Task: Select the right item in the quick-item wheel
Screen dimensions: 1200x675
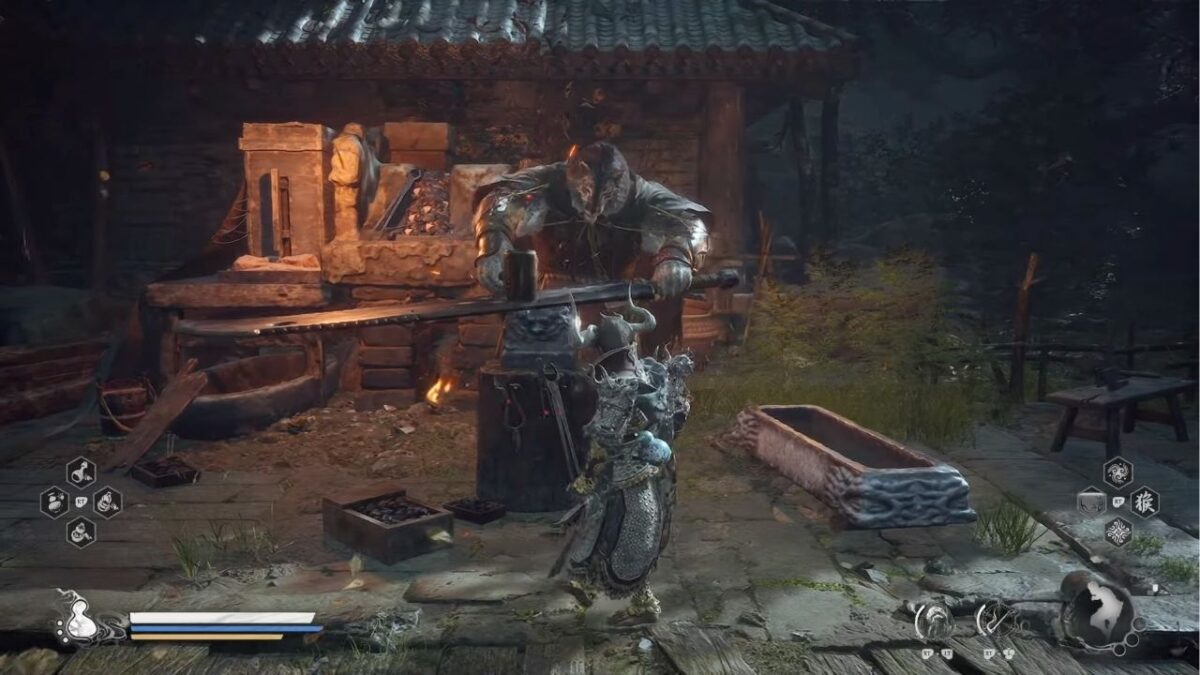Action: point(107,501)
